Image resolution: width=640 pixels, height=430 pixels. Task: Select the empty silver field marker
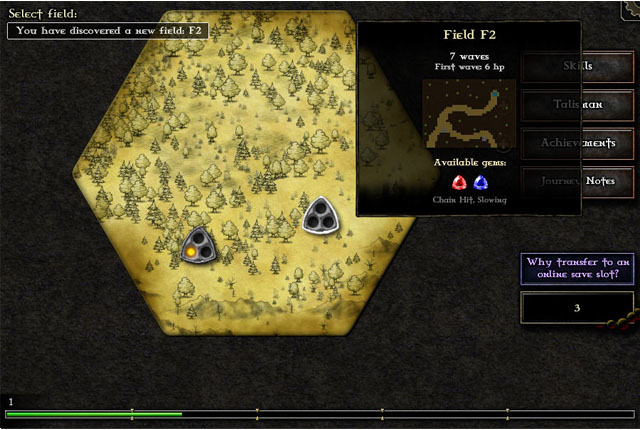(x=322, y=215)
